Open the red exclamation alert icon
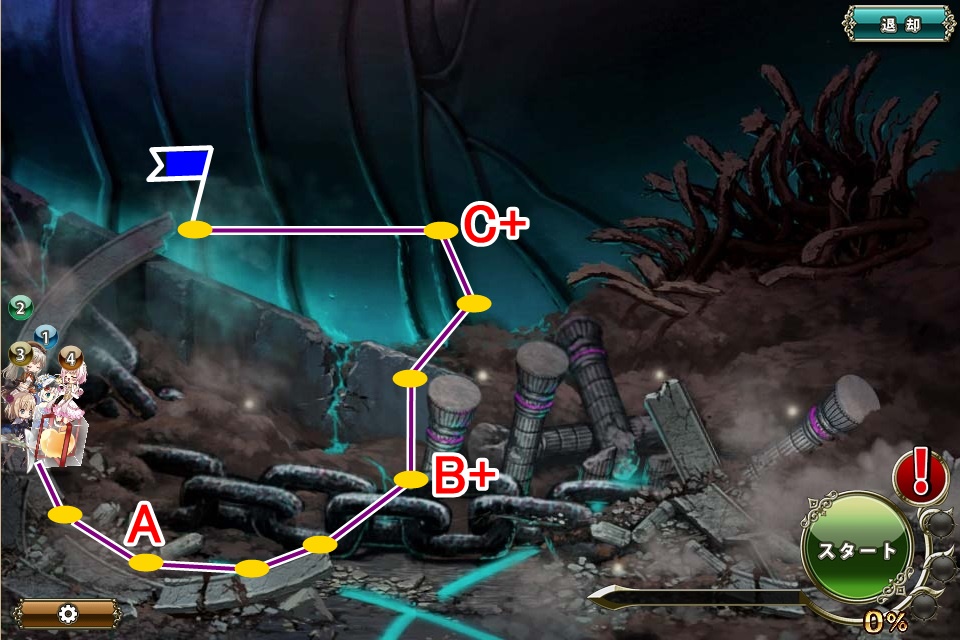The image size is (960, 640). pyautogui.click(x=921, y=475)
